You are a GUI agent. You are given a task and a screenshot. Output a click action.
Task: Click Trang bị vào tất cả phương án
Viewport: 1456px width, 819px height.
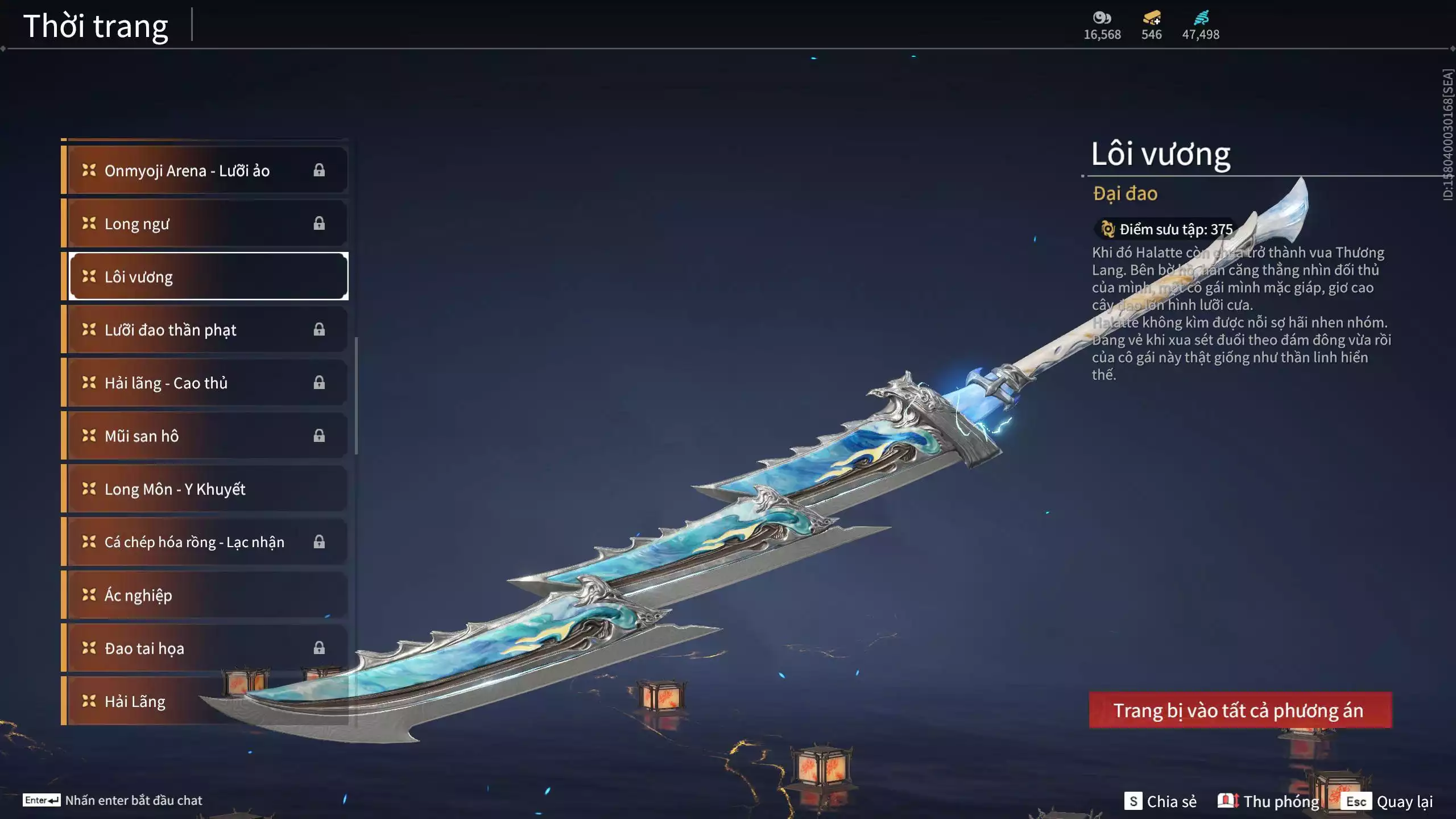(x=1240, y=710)
